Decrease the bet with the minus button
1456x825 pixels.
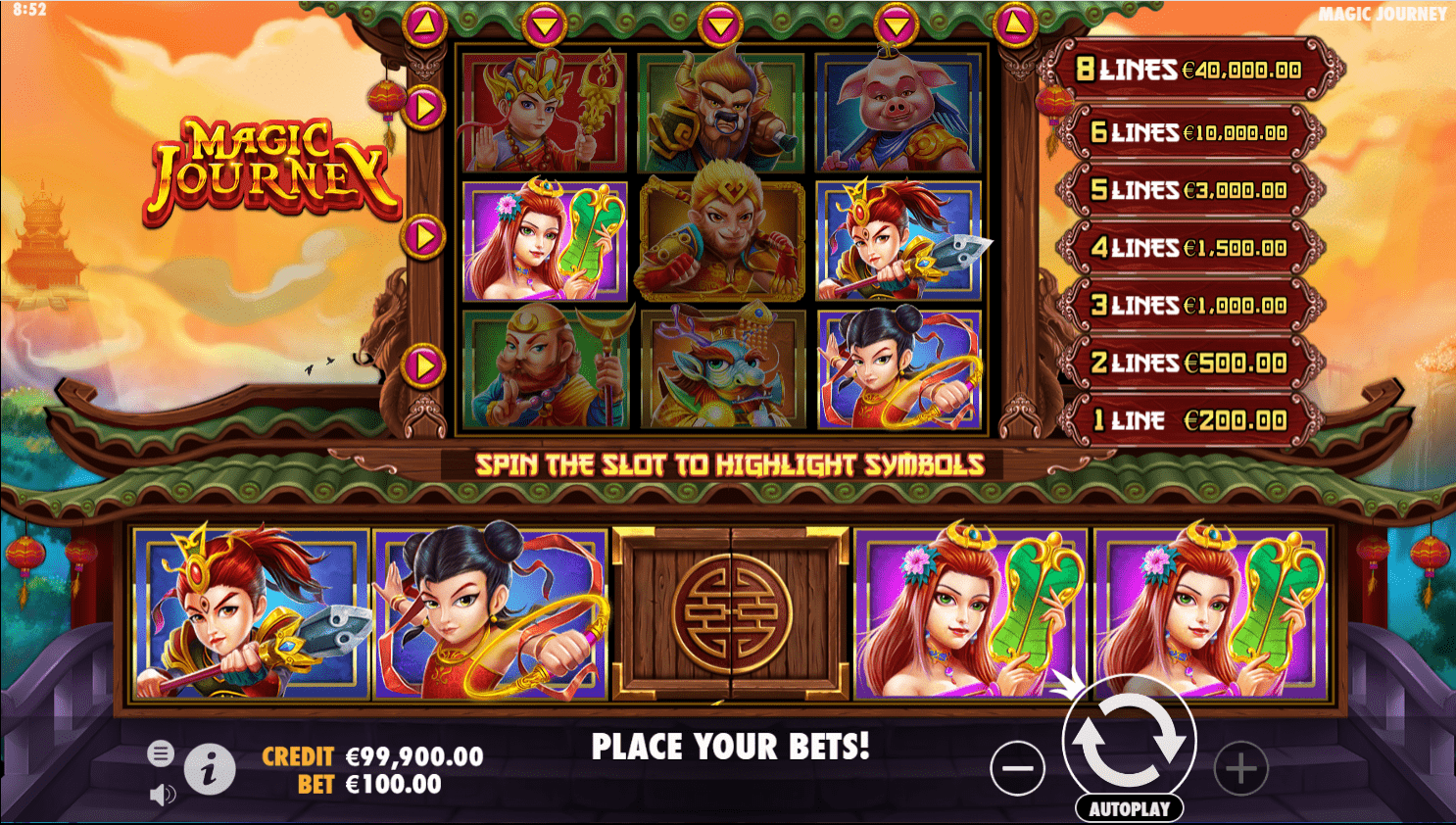(1017, 768)
